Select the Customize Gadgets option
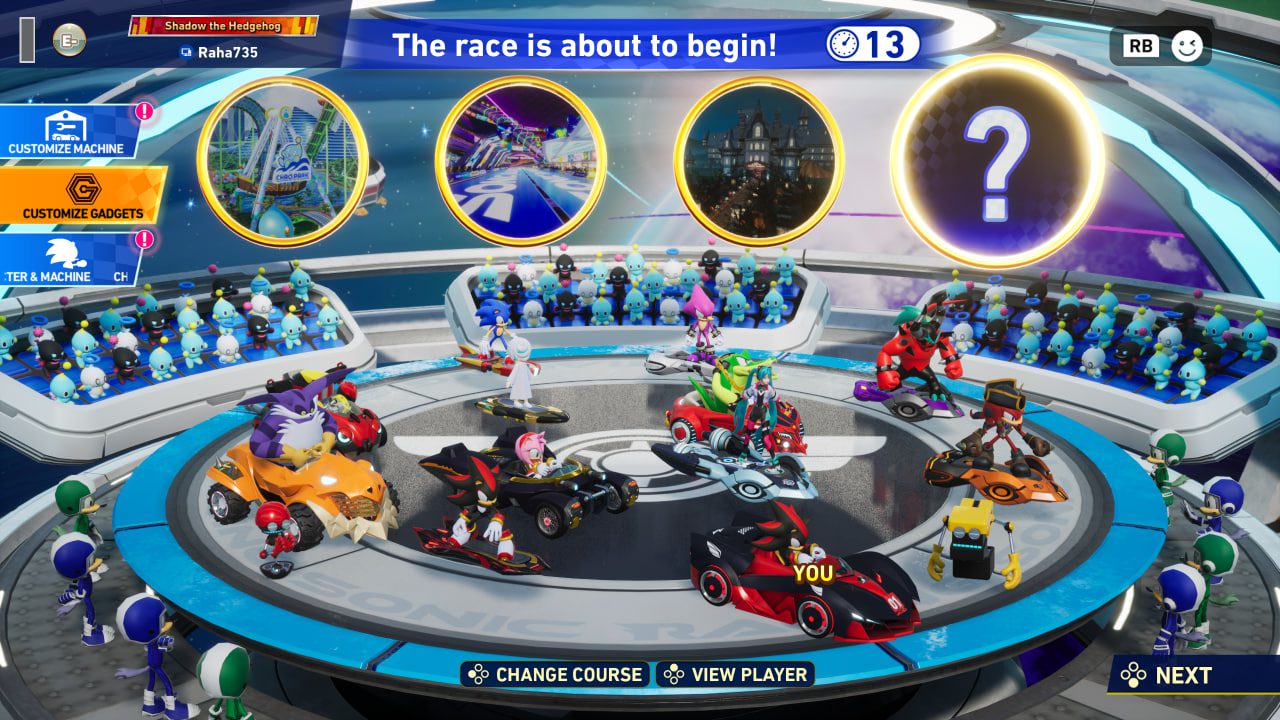Viewport: 1280px width, 720px height. (x=82, y=196)
